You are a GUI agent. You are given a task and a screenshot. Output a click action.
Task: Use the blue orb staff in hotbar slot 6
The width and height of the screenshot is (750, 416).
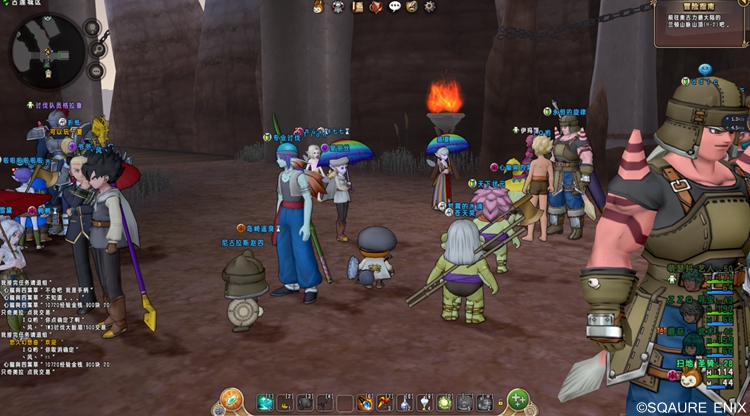tap(365, 402)
